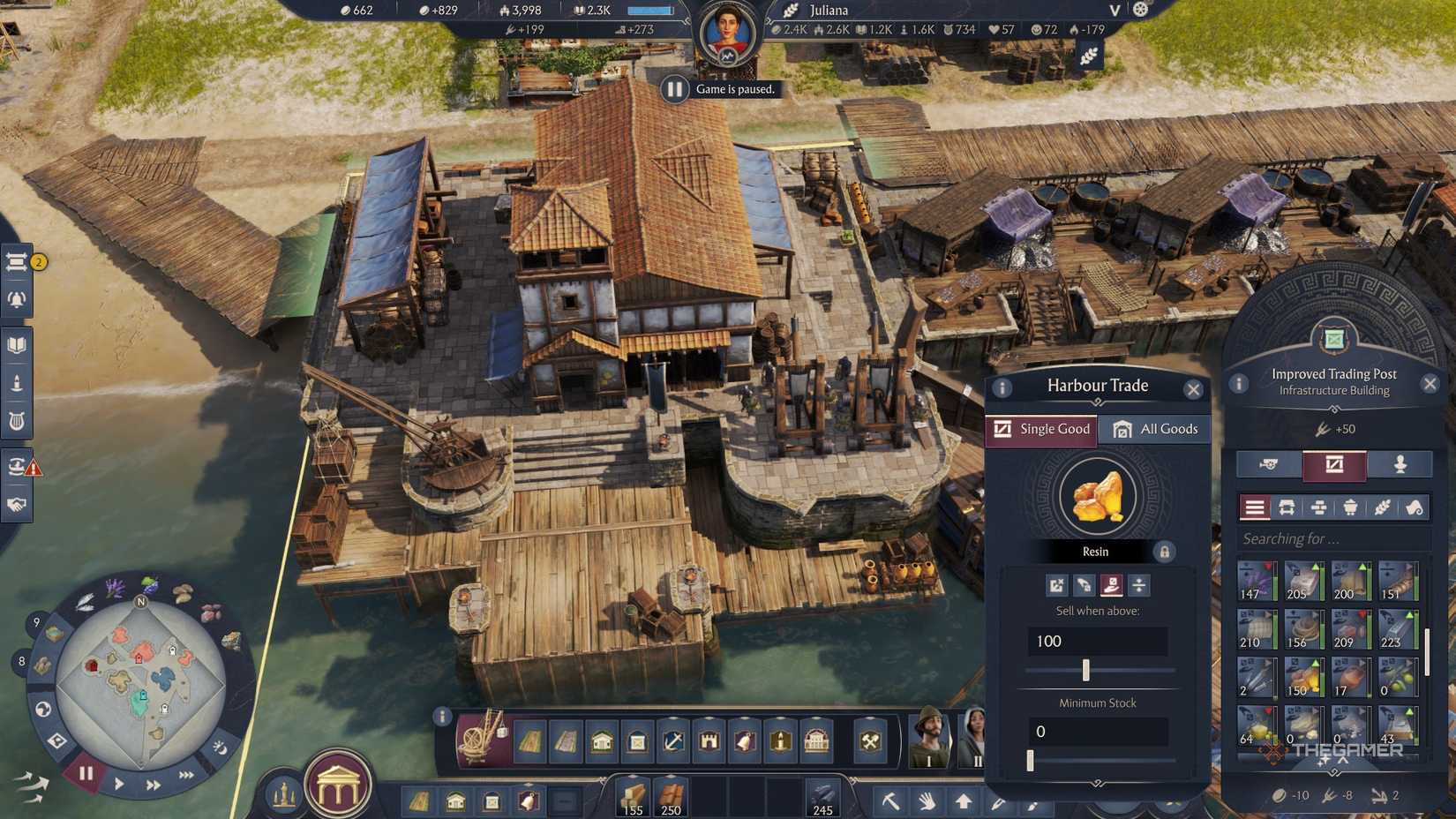This screenshot has width=1456, height=819.
Task: Open the quest log with the 2 badge
Action: [x=16, y=263]
